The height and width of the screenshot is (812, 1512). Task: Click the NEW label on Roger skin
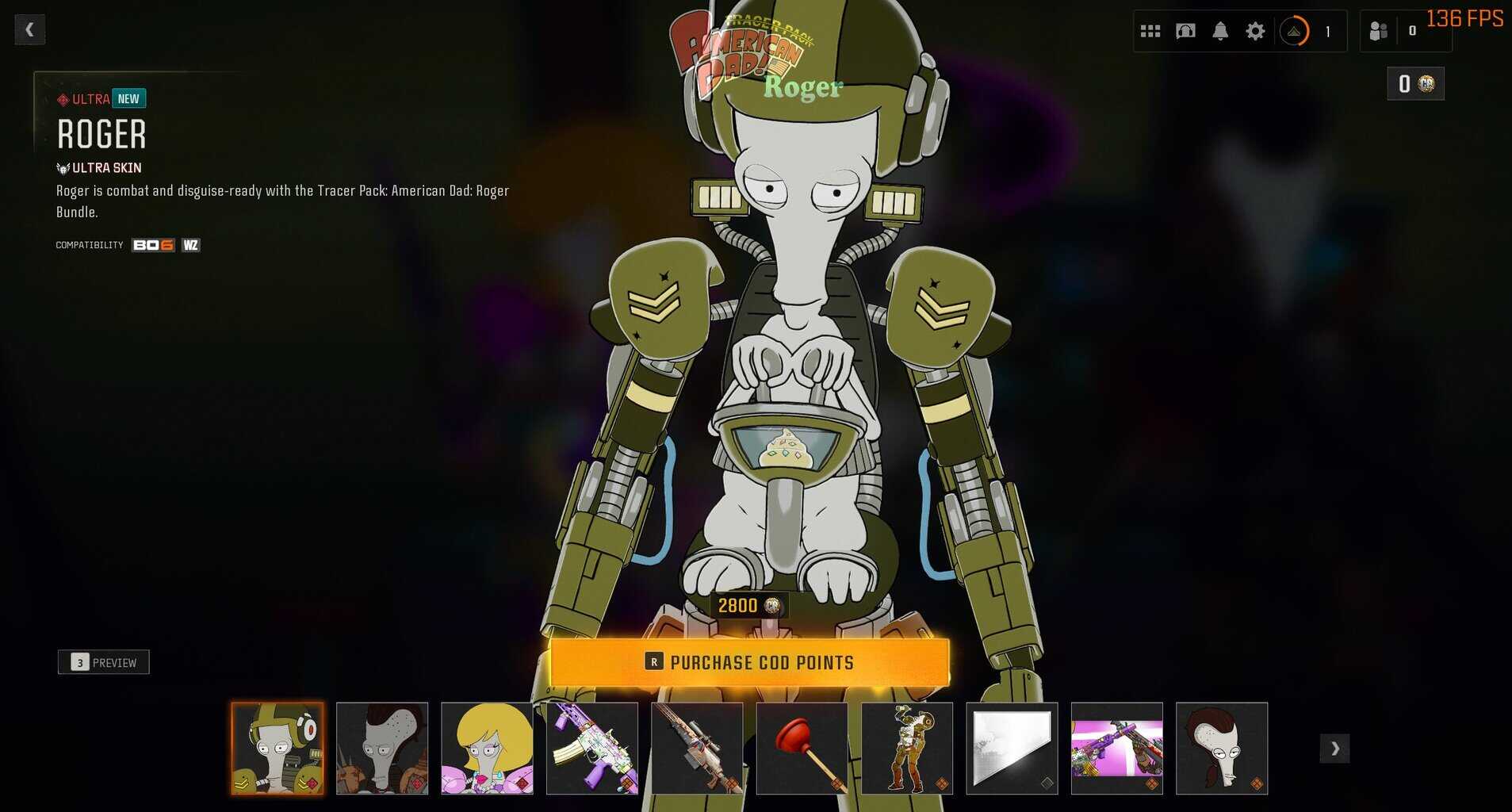(x=128, y=98)
